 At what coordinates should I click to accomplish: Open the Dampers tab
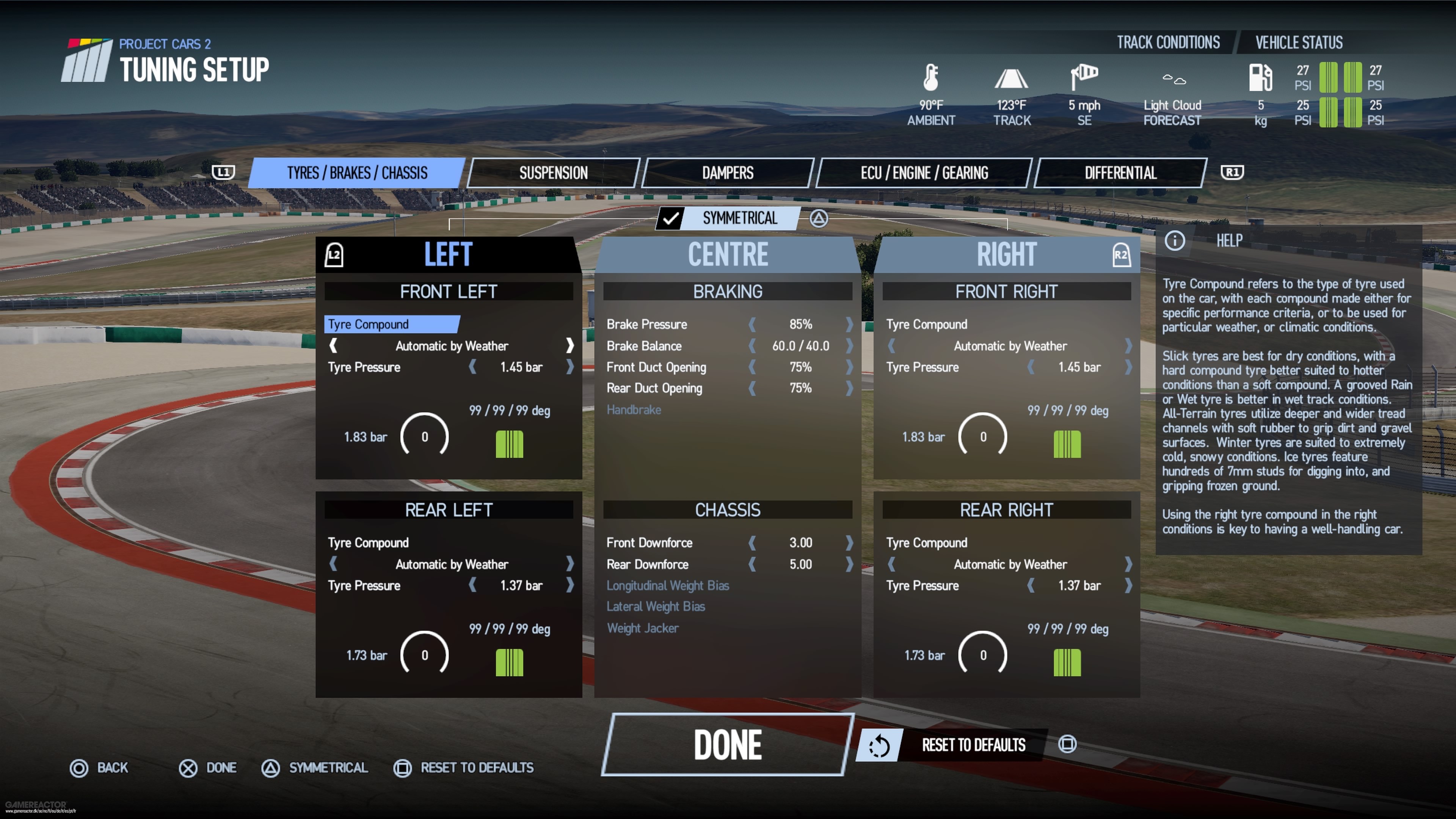click(x=728, y=173)
